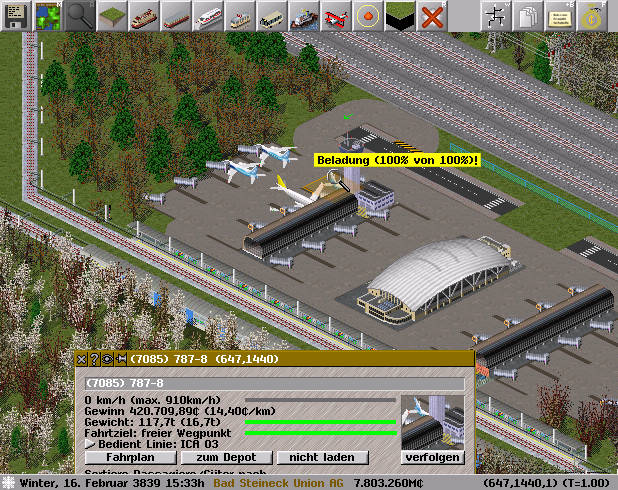618x490 pixels.
Task: Open help for the vehicle window
Action: (94, 359)
